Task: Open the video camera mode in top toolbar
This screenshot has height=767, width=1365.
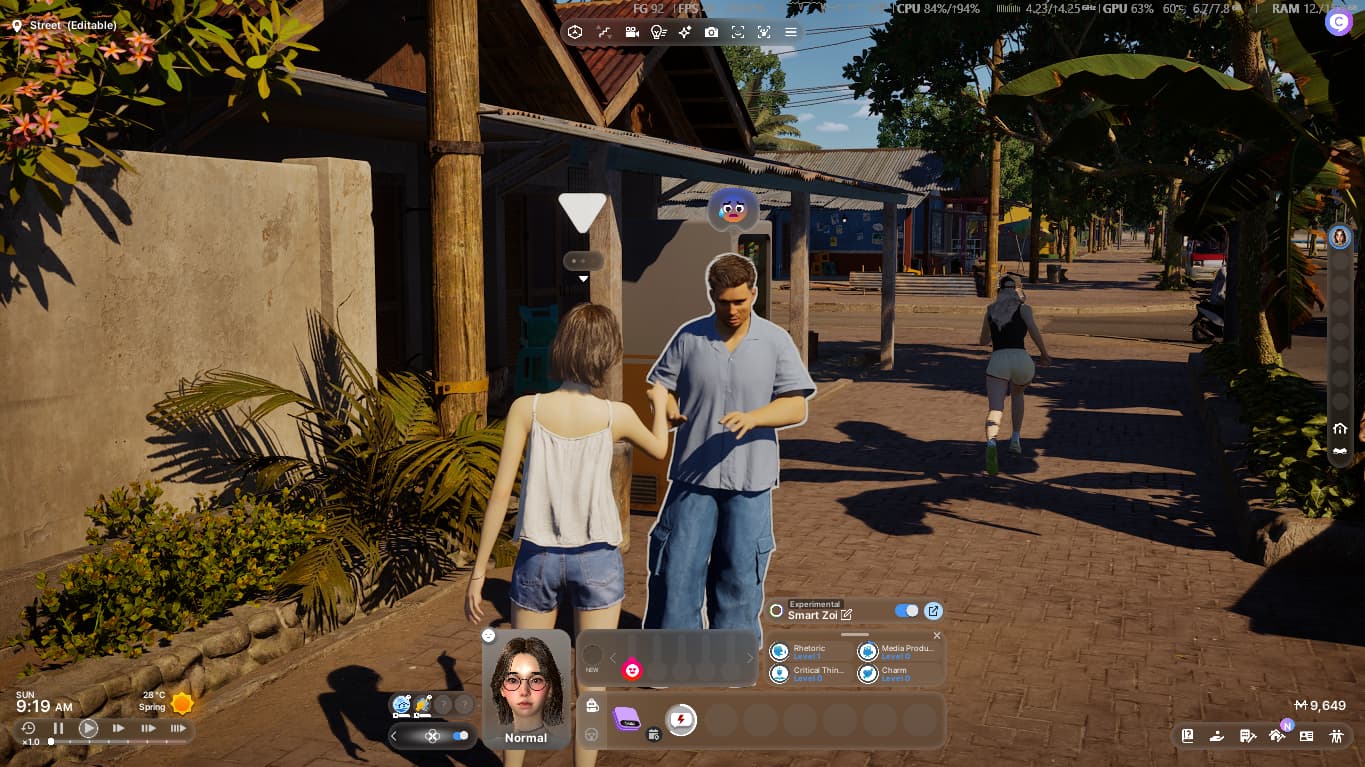Action: point(632,32)
